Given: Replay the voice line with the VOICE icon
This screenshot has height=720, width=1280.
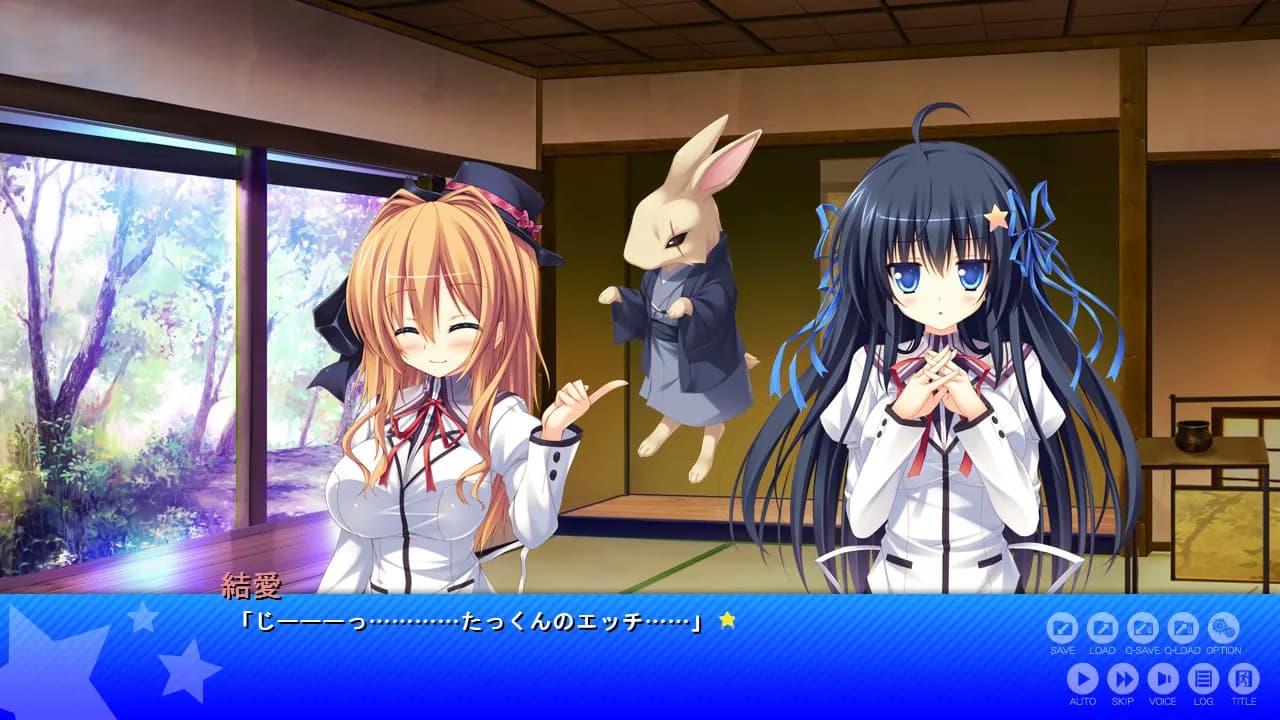Looking at the screenshot, I should (x=1162, y=679).
